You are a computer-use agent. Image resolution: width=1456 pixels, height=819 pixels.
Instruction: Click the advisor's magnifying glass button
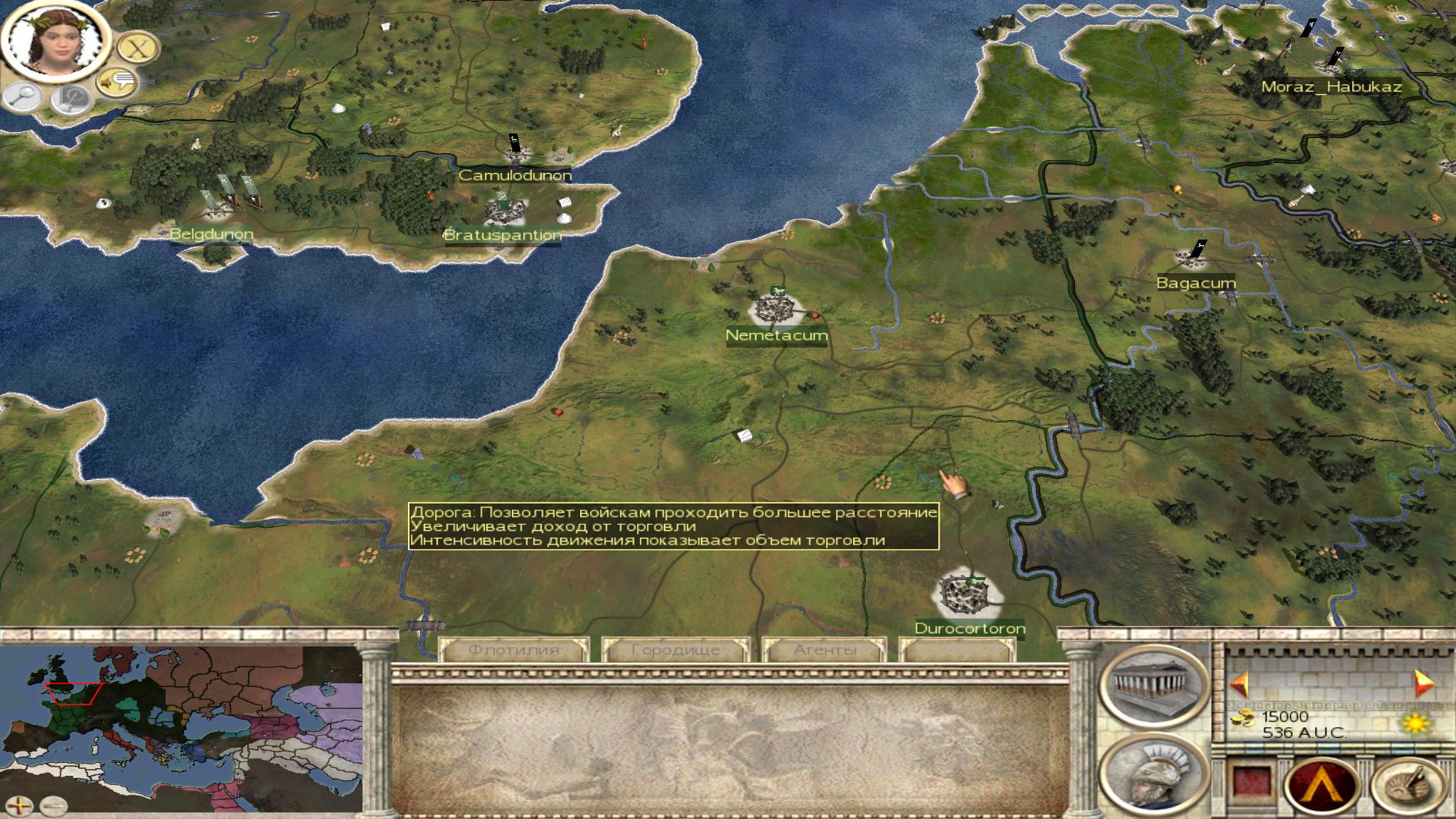(24, 96)
